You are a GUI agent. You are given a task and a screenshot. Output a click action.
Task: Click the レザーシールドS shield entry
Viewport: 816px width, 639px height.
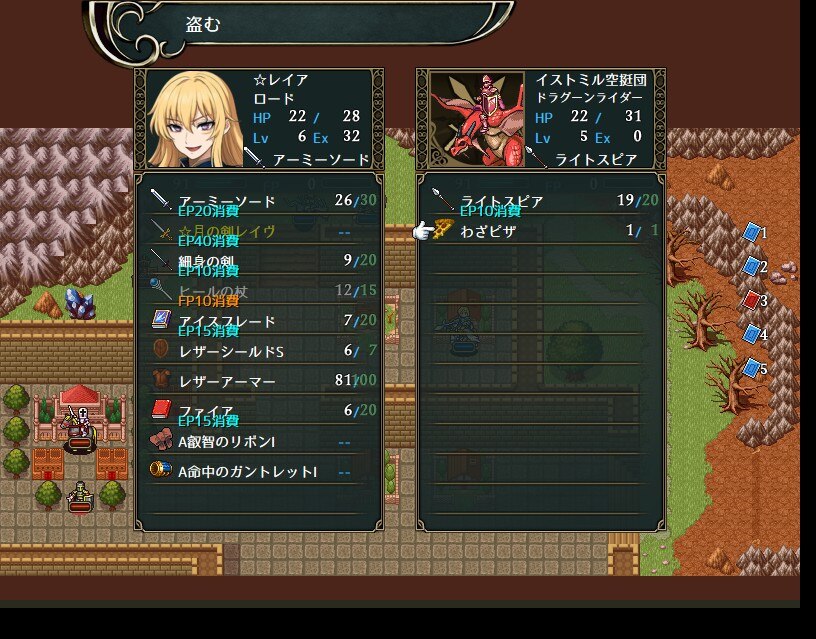coord(260,351)
